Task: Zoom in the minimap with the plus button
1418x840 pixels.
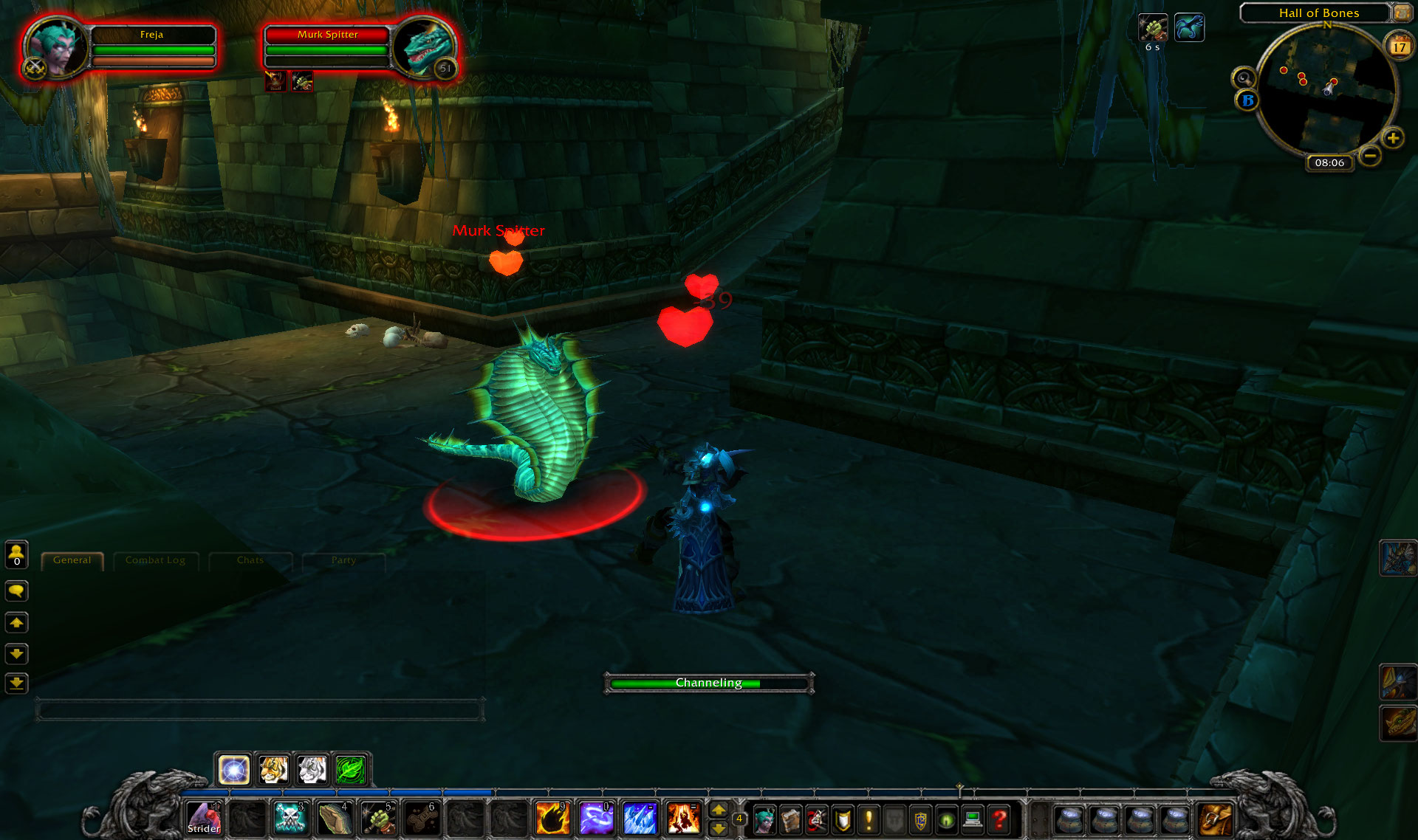Action: tap(1394, 138)
